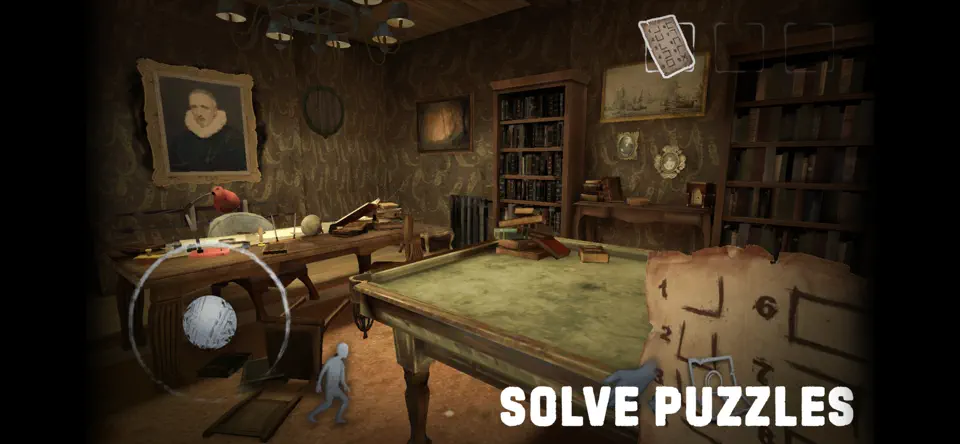960x444 pixels.
Task: Tap the crouching figure stance icon
Action: (x=335, y=382)
